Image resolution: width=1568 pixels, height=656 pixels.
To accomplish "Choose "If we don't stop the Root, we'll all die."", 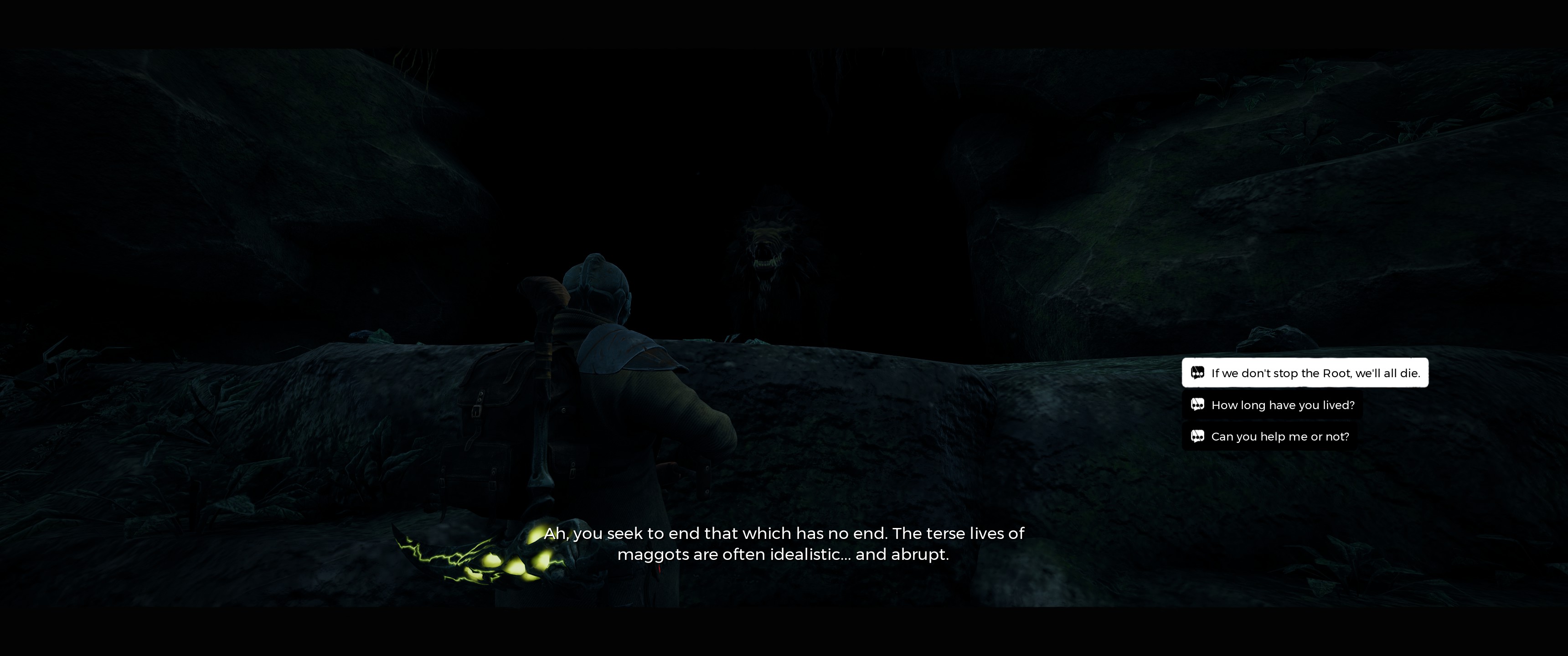I will pos(1305,373).
